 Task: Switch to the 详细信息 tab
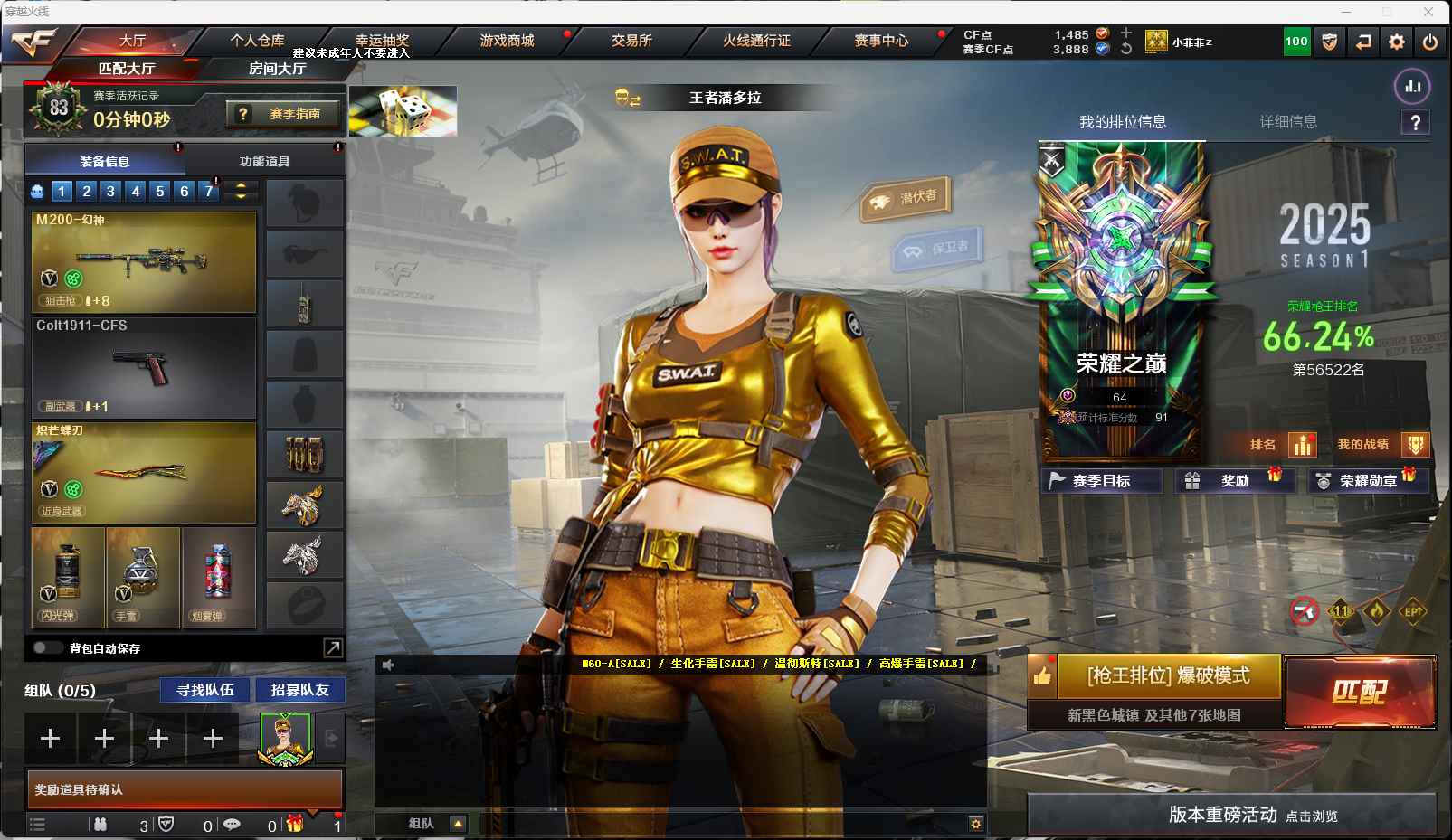1288,122
